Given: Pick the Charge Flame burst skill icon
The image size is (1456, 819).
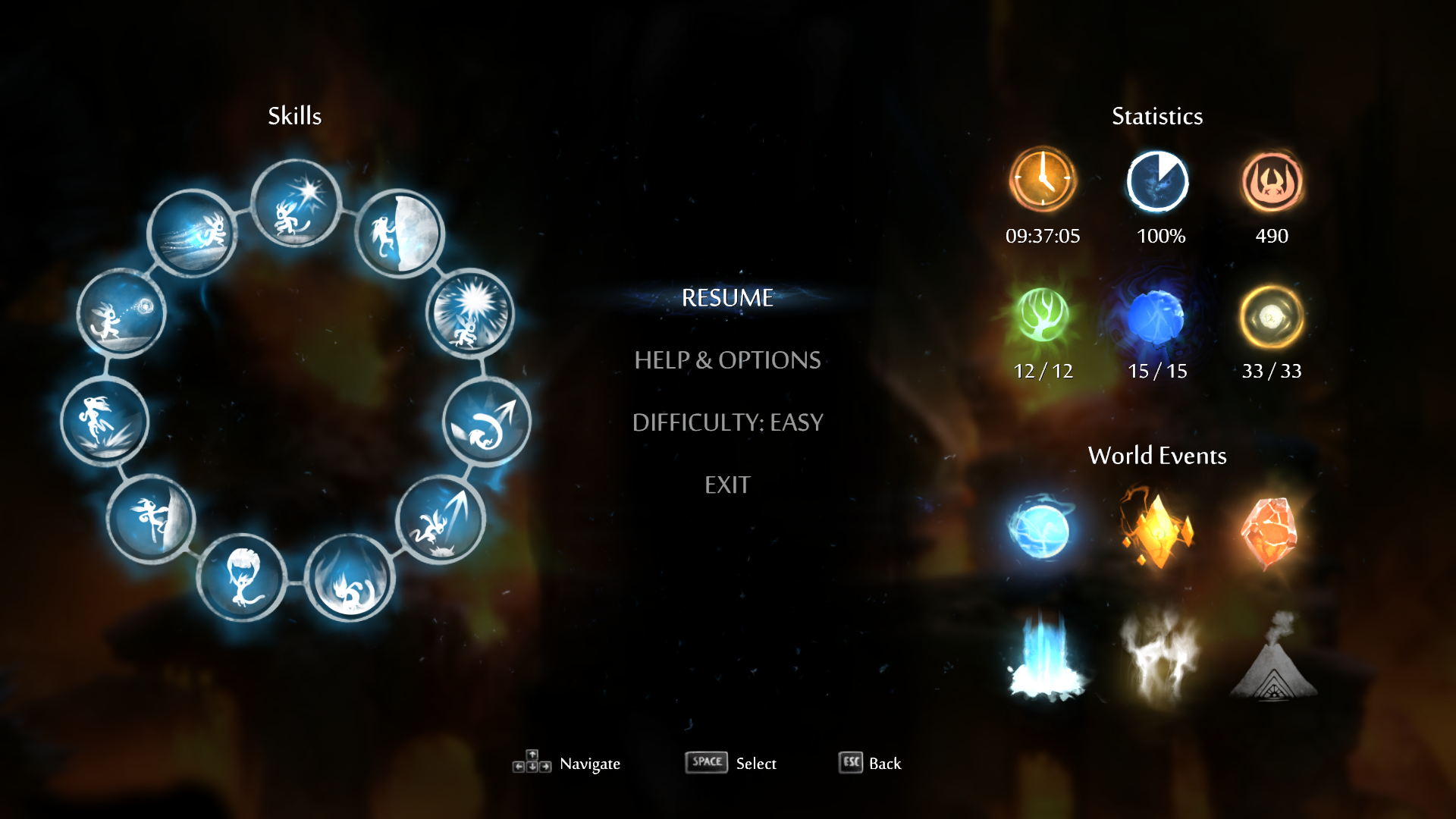Looking at the screenshot, I should tap(470, 313).
